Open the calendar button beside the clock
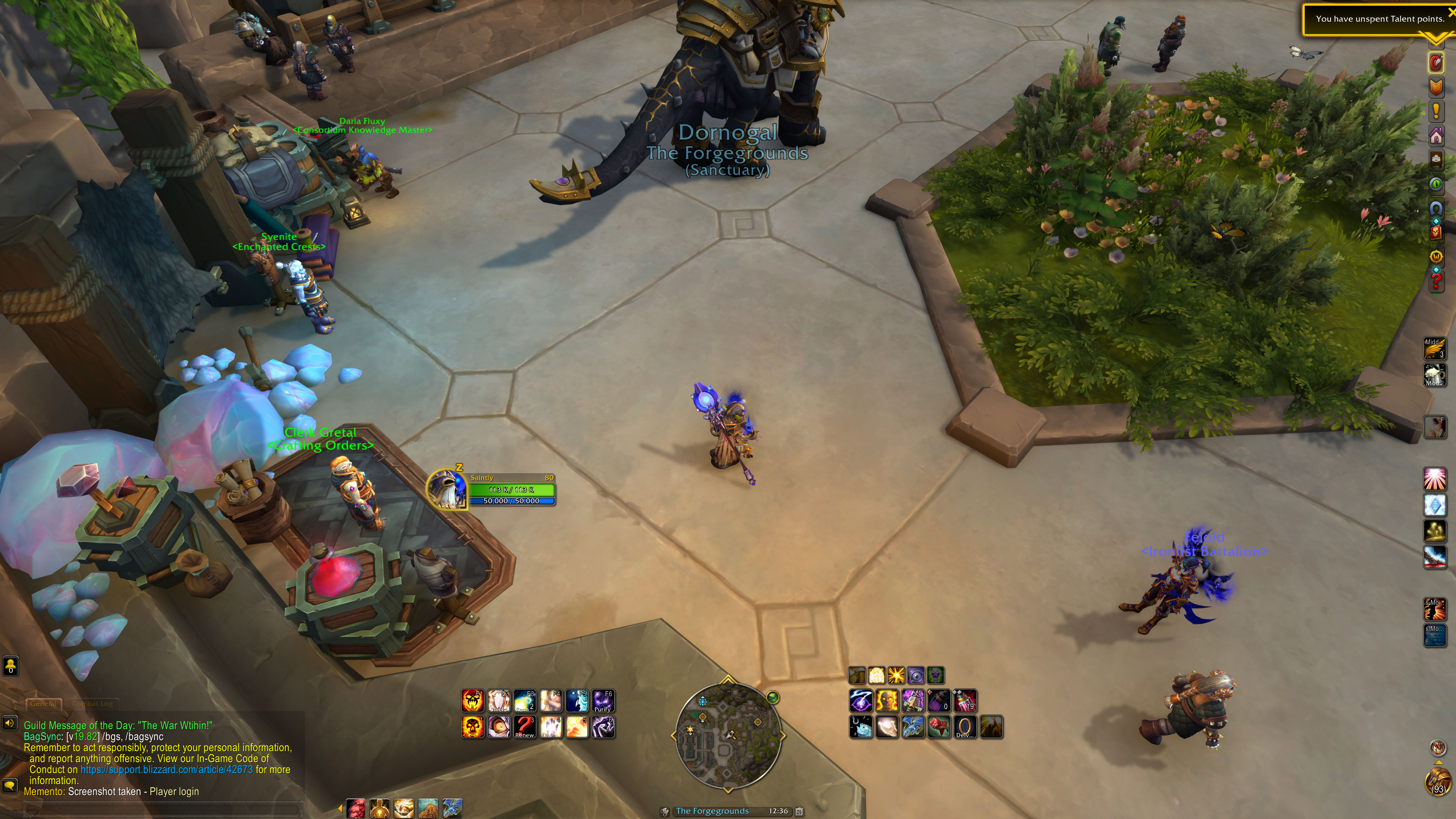Viewport: 1456px width, 819px height. point(799,812)
